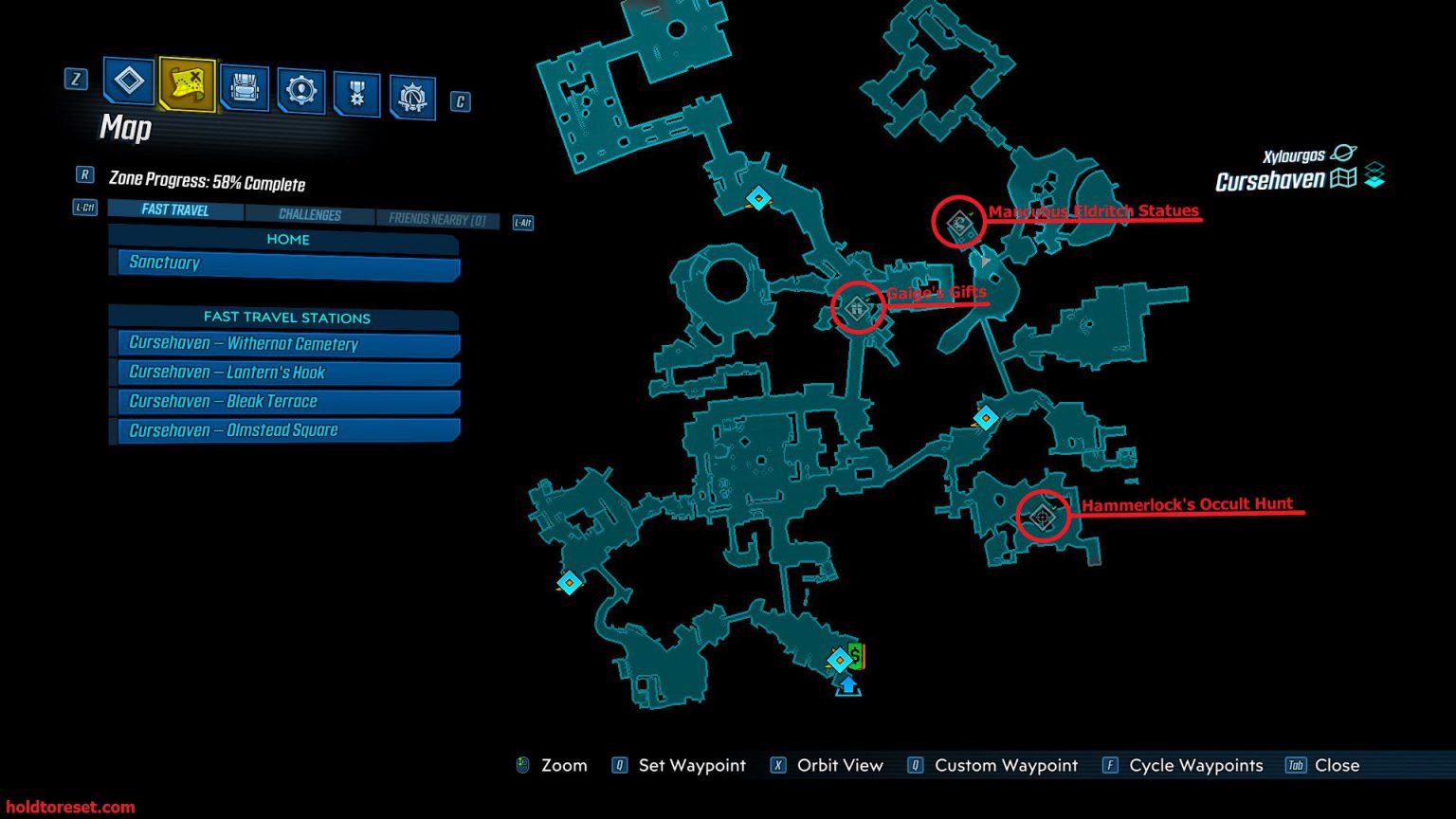
Task: Select Cursehaven – Lantern's Hook station
Action: tap(284, 372)
